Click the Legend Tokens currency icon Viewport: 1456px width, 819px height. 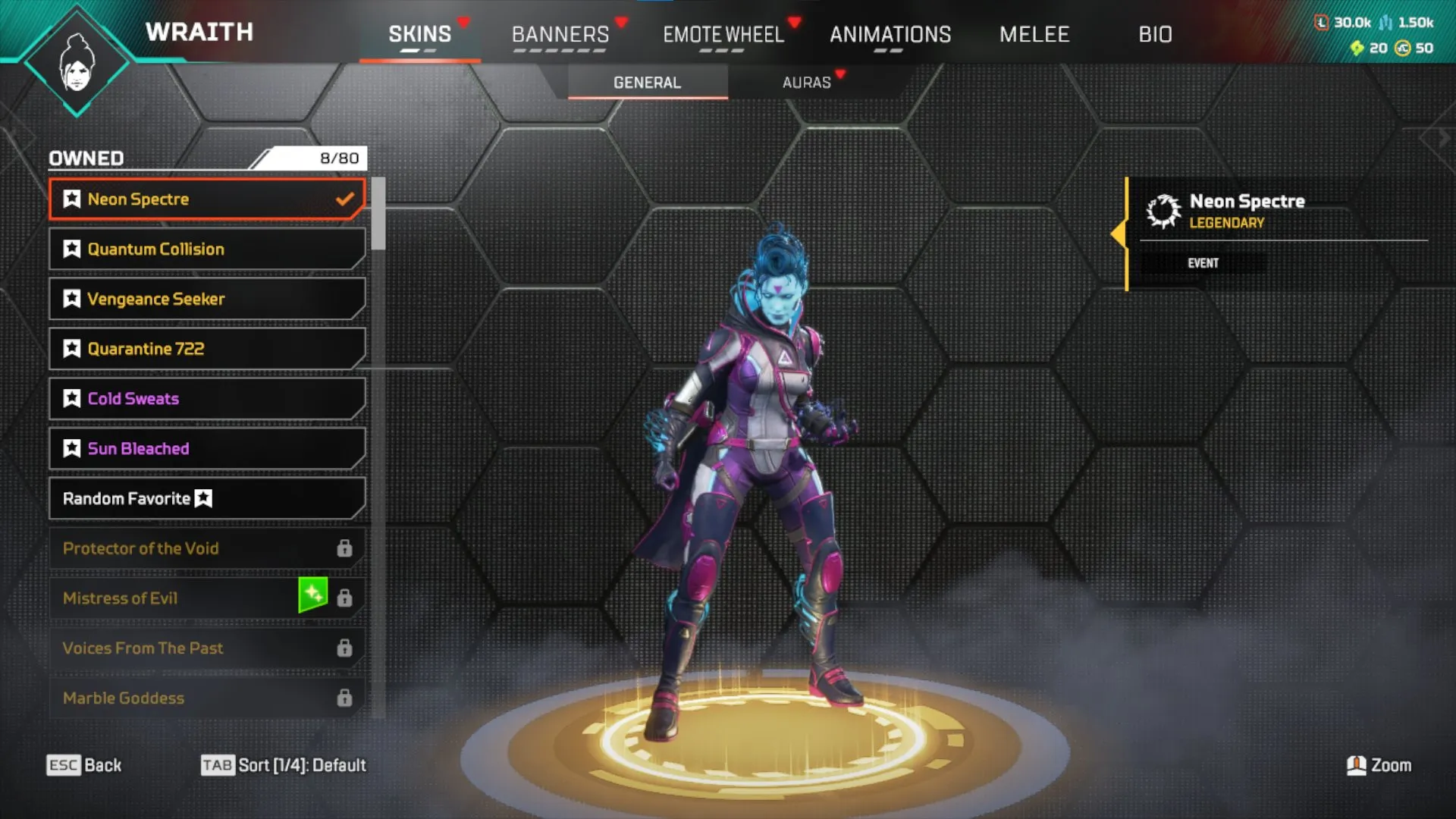tap(1320, 22)
